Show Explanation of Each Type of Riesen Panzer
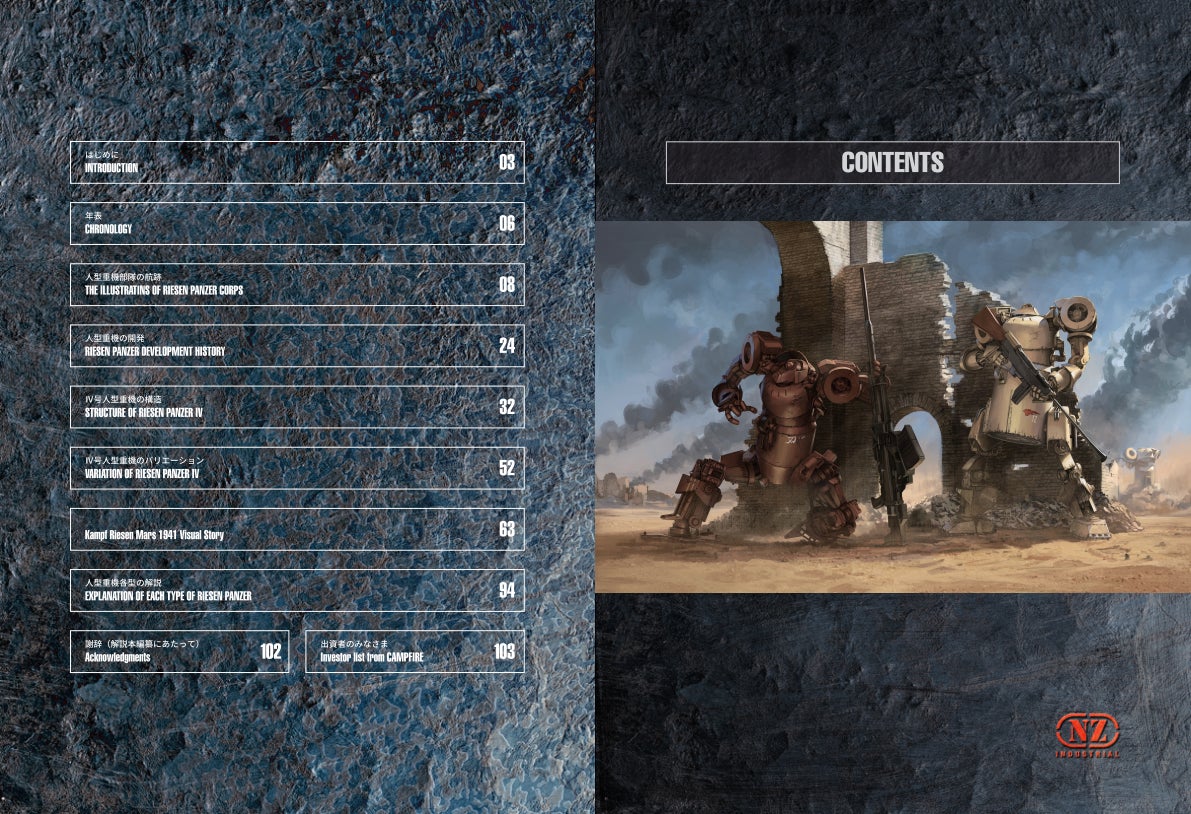 pyautogui.click(x=297, y=590)
